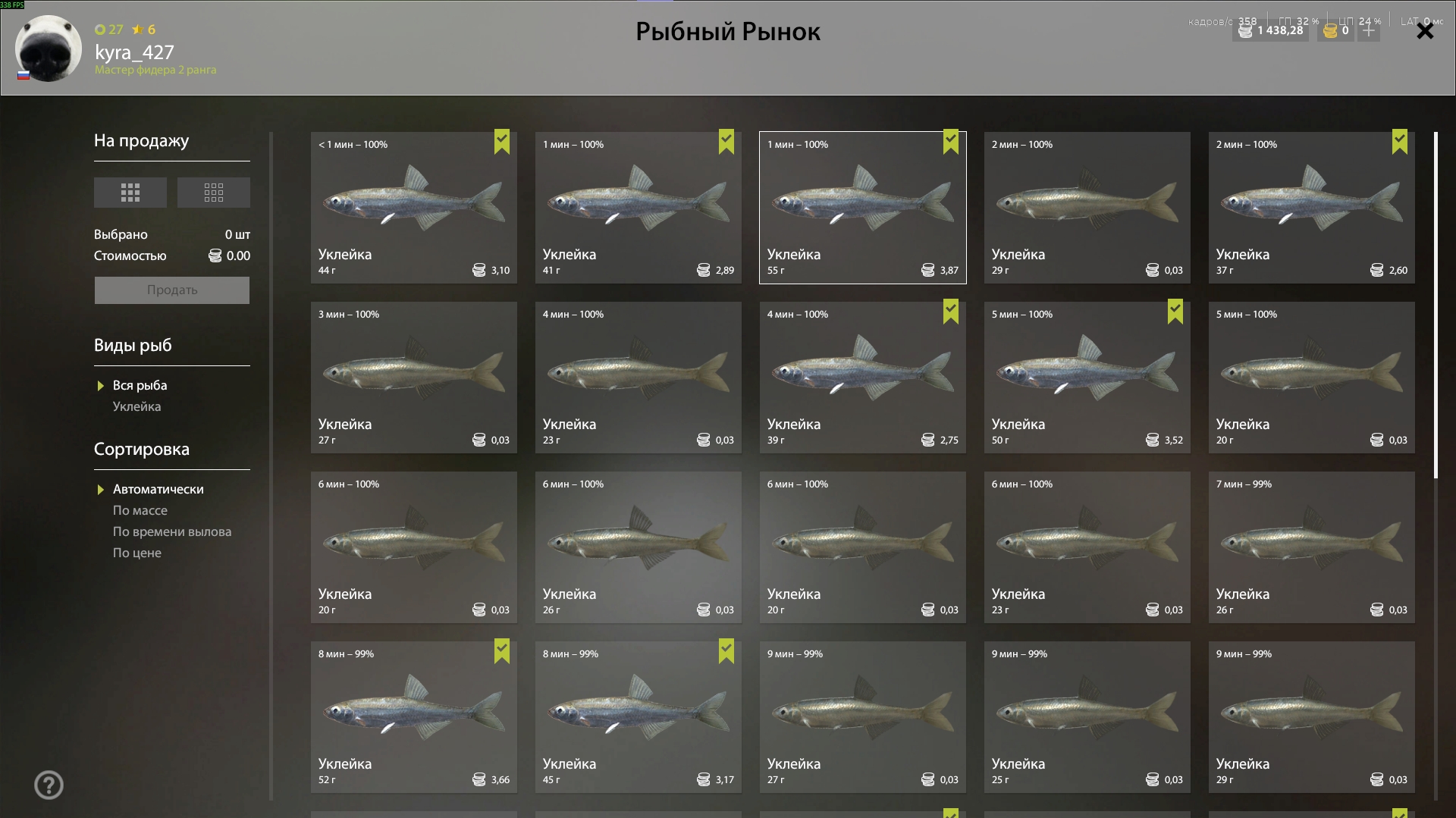Choose the 37 g Уклейка priced 2,60

tap(1311, 208)
